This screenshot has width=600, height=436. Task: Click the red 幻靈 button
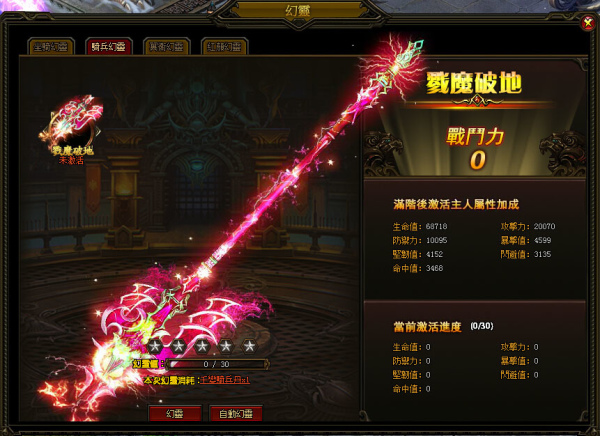tap(174, 413)
